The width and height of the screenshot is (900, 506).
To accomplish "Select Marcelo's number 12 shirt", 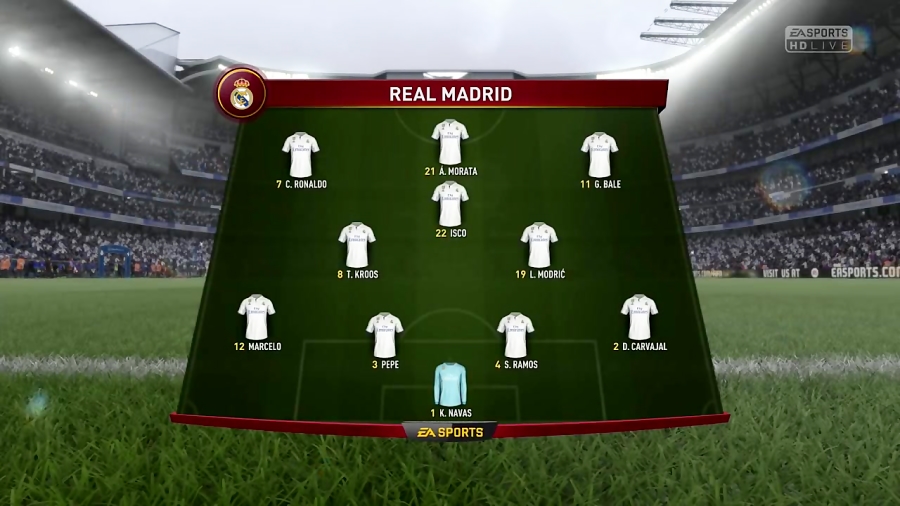I will tap(256, 317).
